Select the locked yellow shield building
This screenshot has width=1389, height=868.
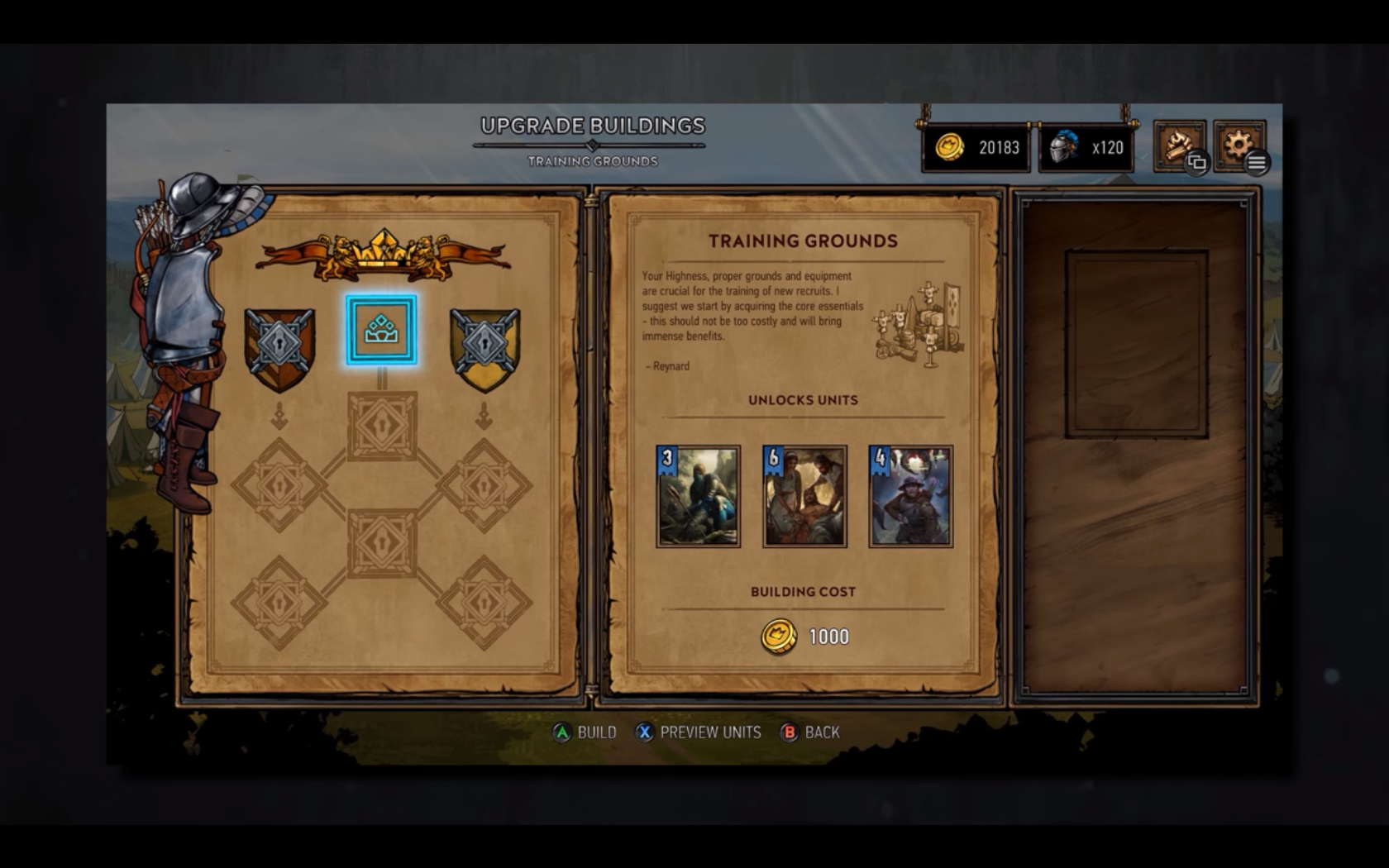(x=484, y=348)
